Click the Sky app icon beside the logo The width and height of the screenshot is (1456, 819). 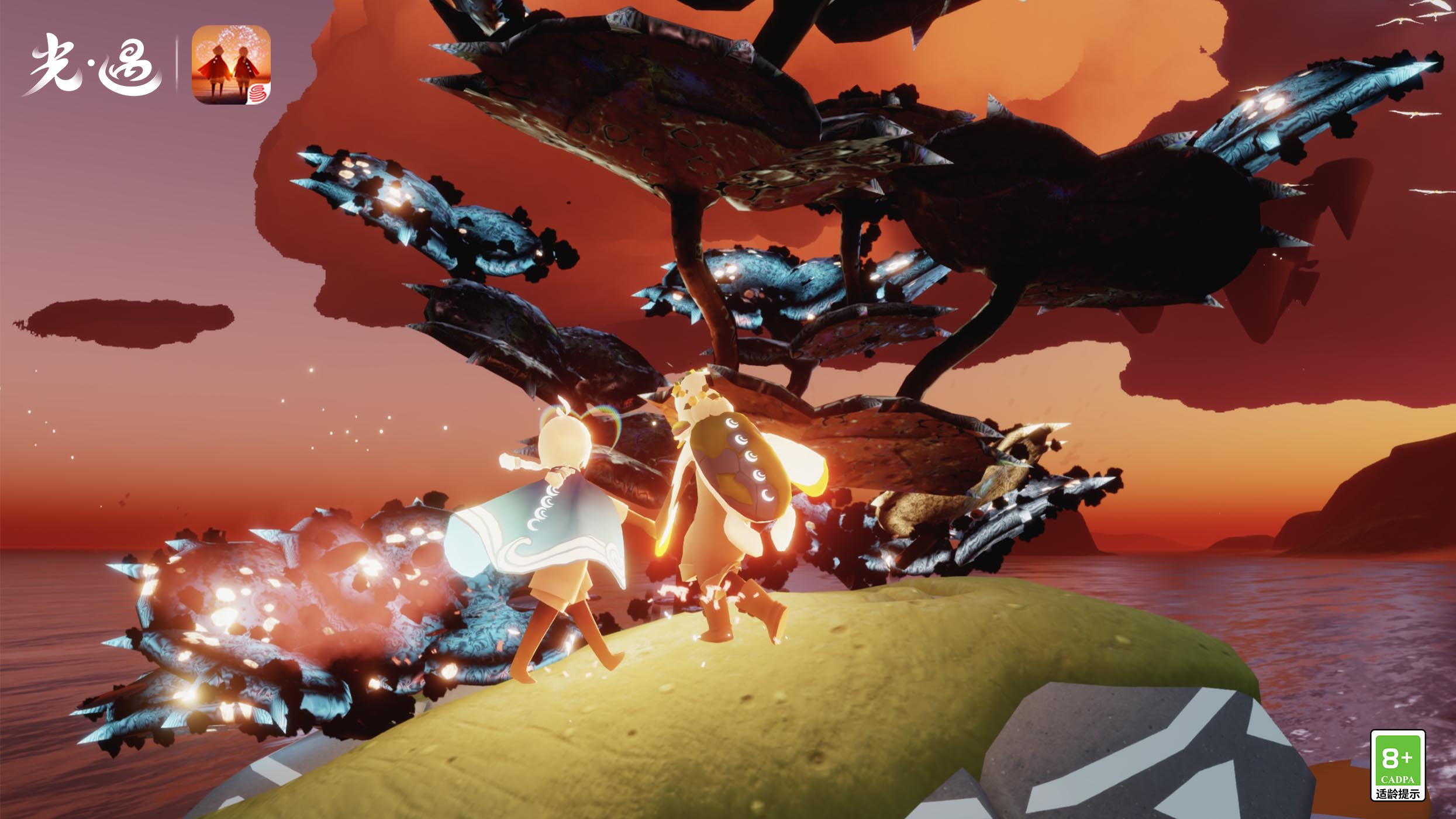pyautogui.click(x=231, y=65)
